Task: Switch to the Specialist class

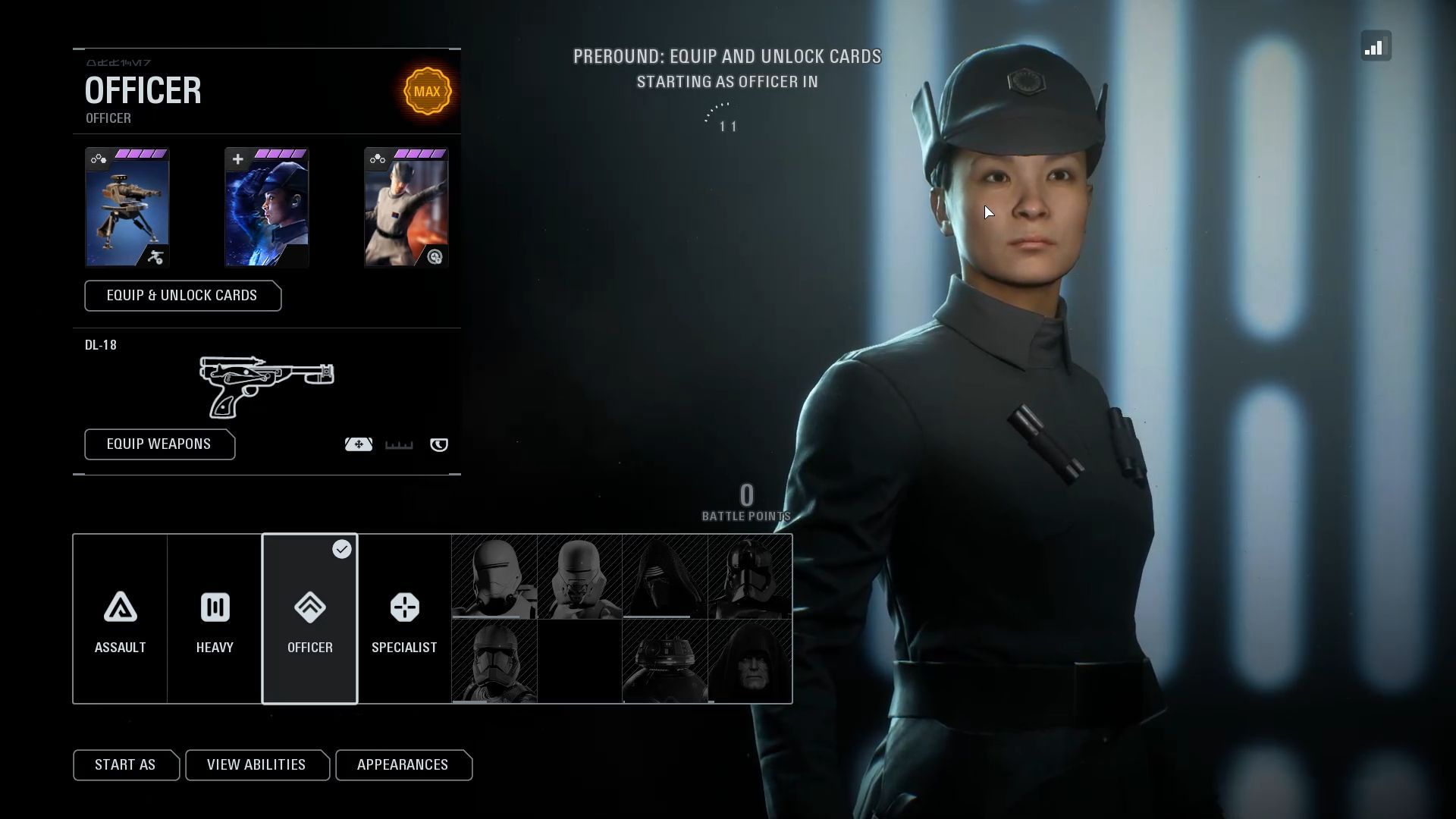Action: tap(404, 619)
